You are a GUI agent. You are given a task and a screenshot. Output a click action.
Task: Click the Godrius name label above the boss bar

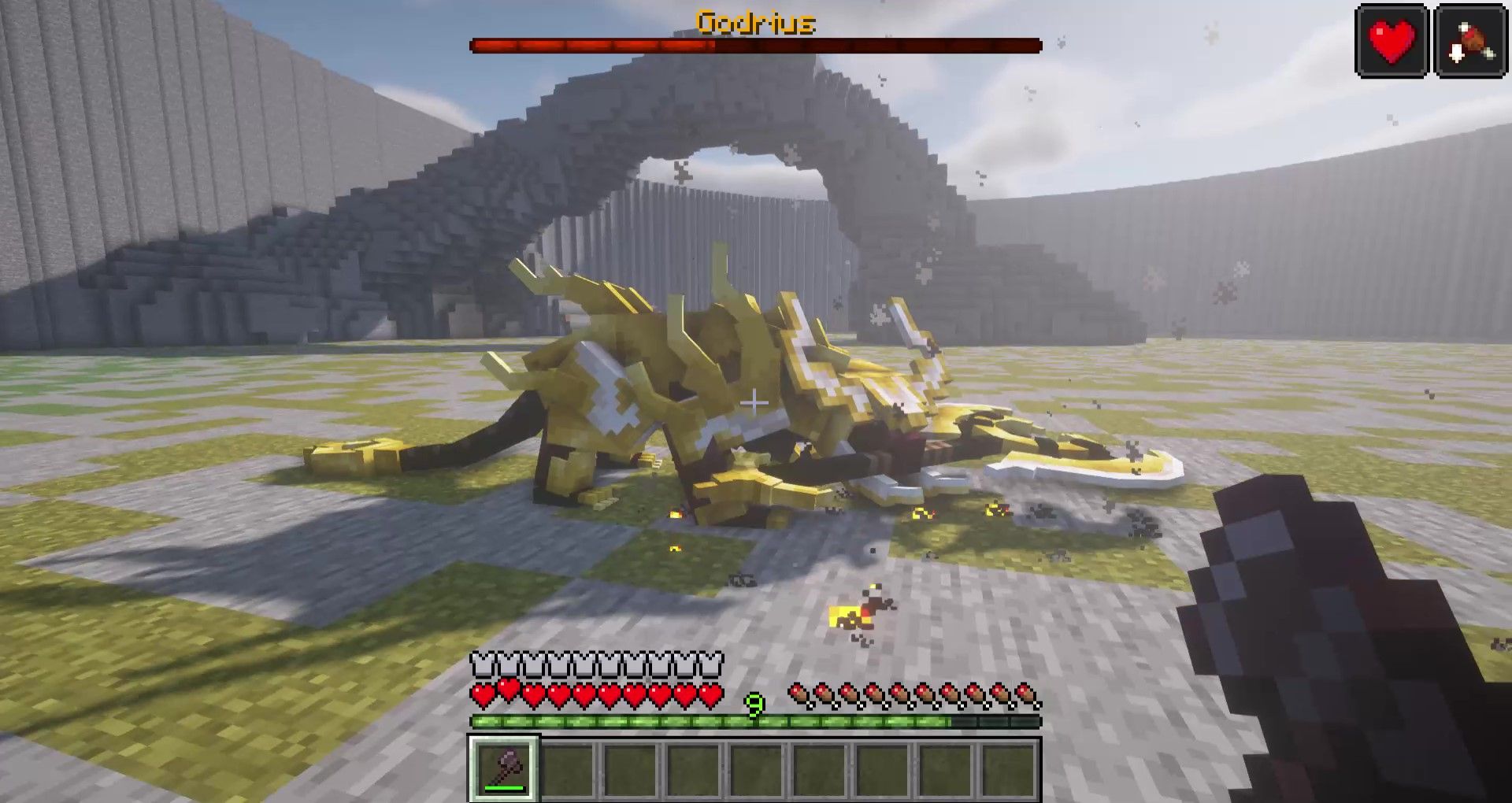(x=755, y=23)
